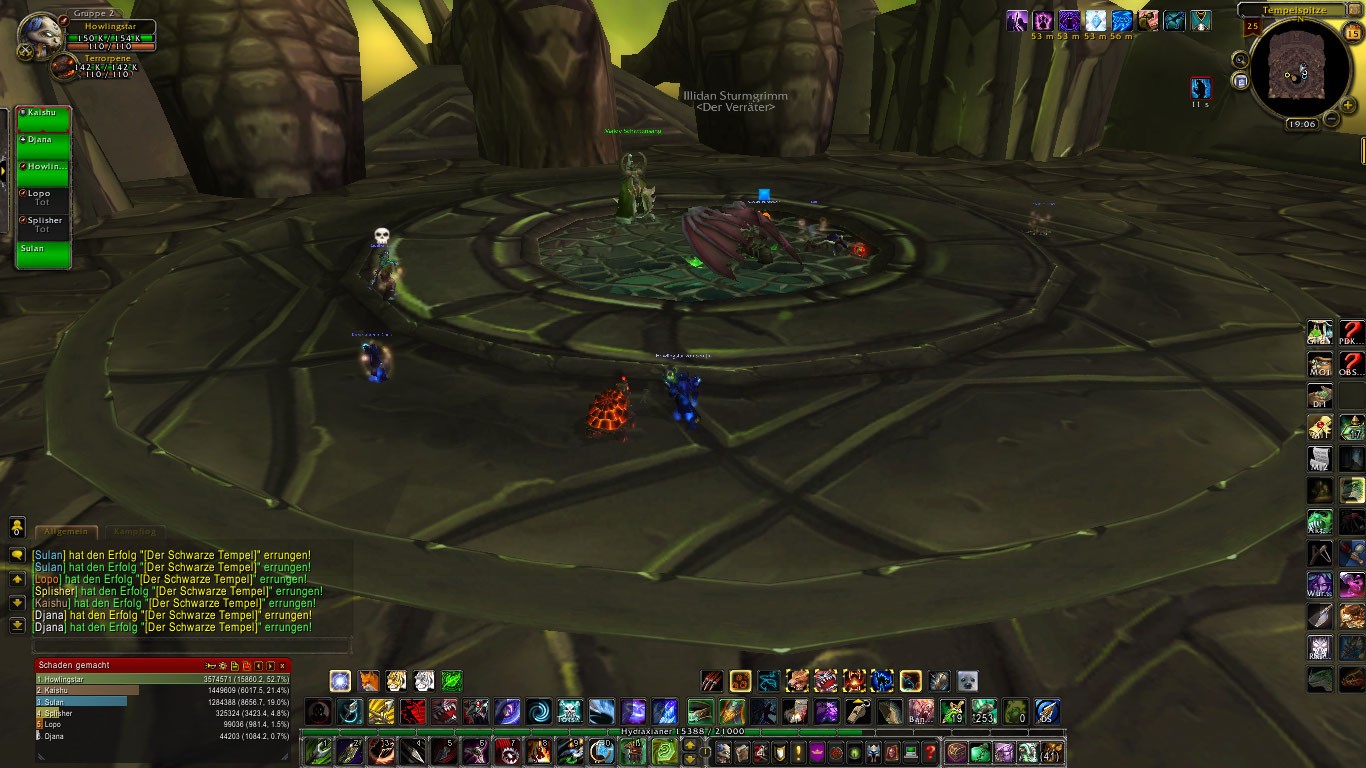Open the calendar button showing 15
Viewport: 1366px width, 768px height.
click(1353, 33)
